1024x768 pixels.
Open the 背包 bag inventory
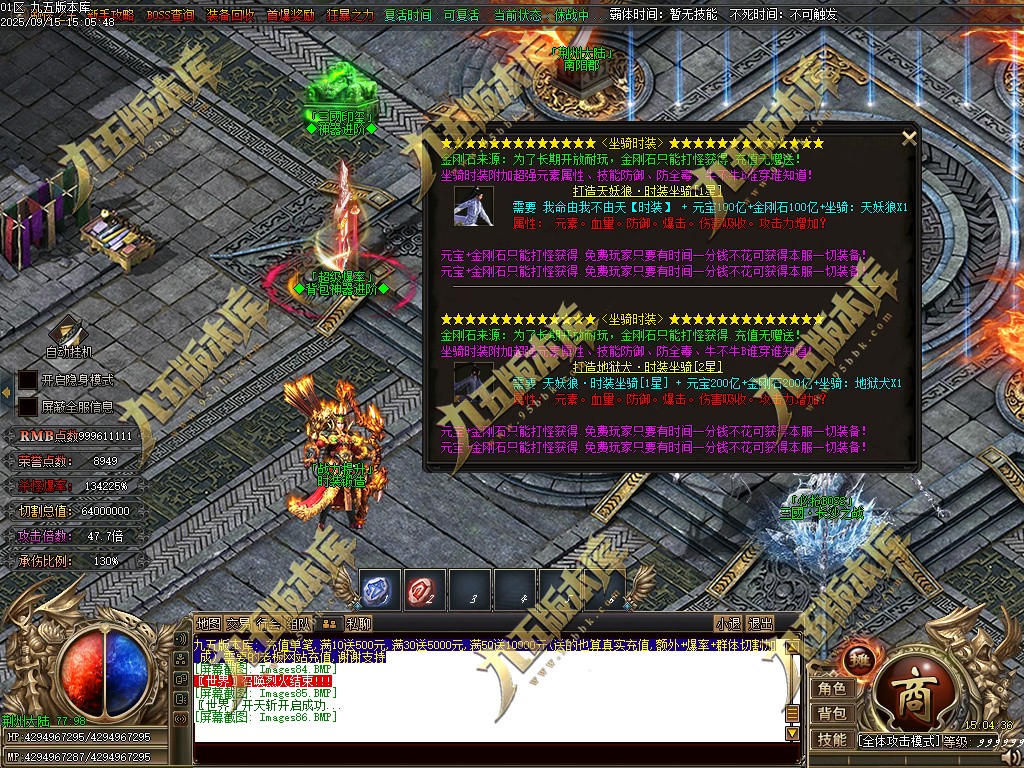click(x=833, y=714)
